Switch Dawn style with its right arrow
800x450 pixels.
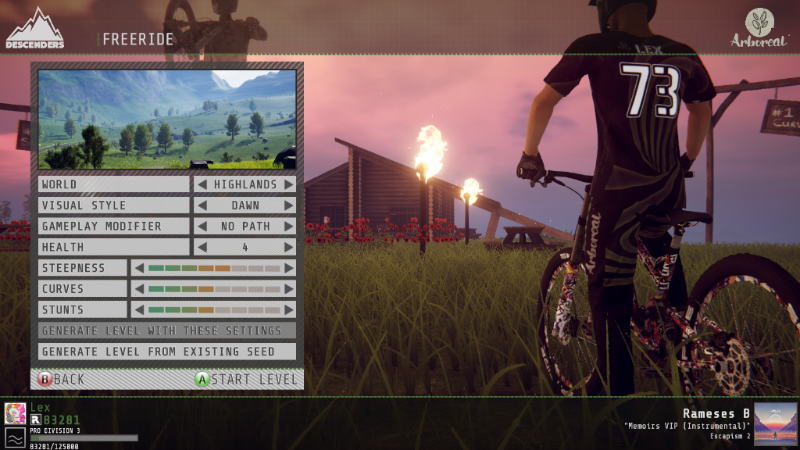pos(289,205)
